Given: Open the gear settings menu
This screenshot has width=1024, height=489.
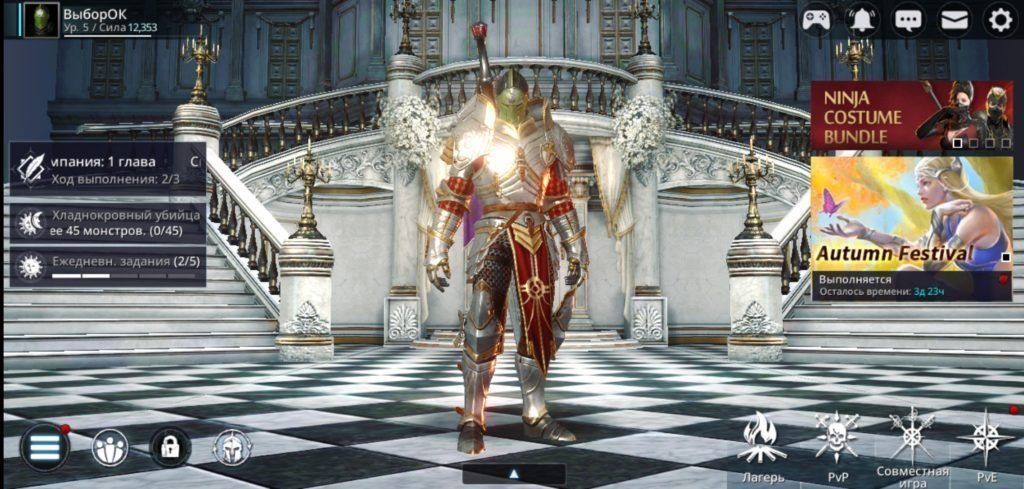Looking at the screenshot, I should [x=1000, y=19].
